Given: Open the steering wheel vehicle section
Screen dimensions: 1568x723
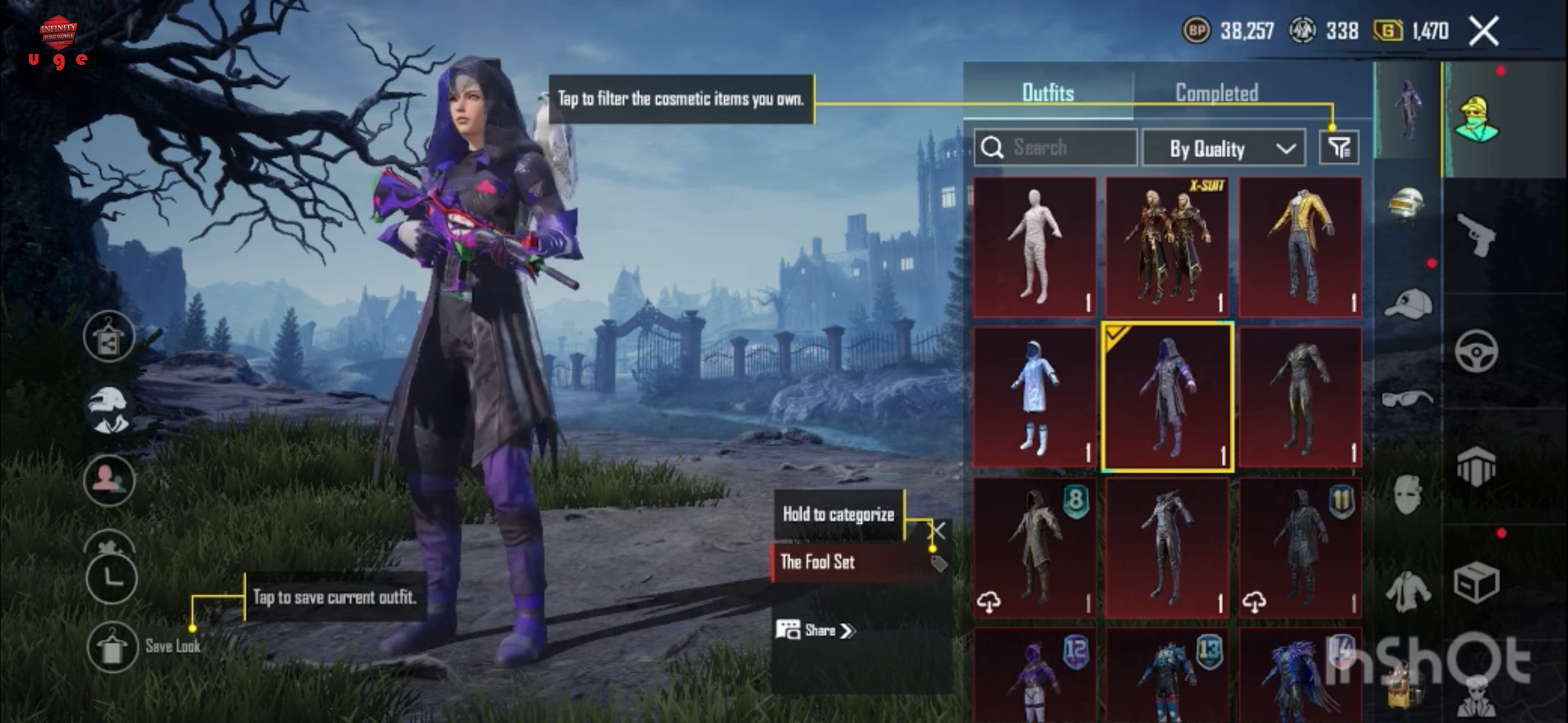Looking at the screenshot, I should (x=1476, y=351).
